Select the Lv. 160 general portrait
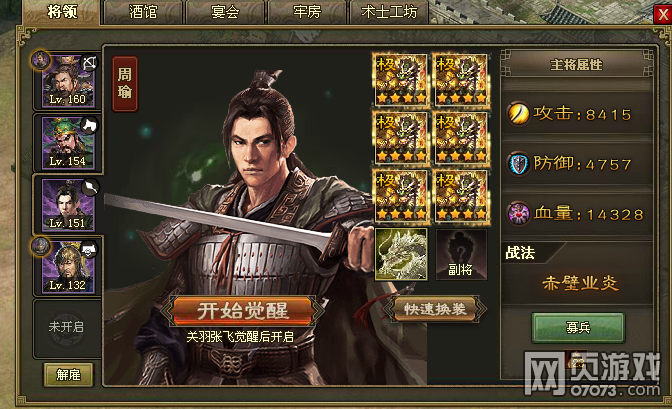Screen dimensions: 672x409 (x=68, y=80)
